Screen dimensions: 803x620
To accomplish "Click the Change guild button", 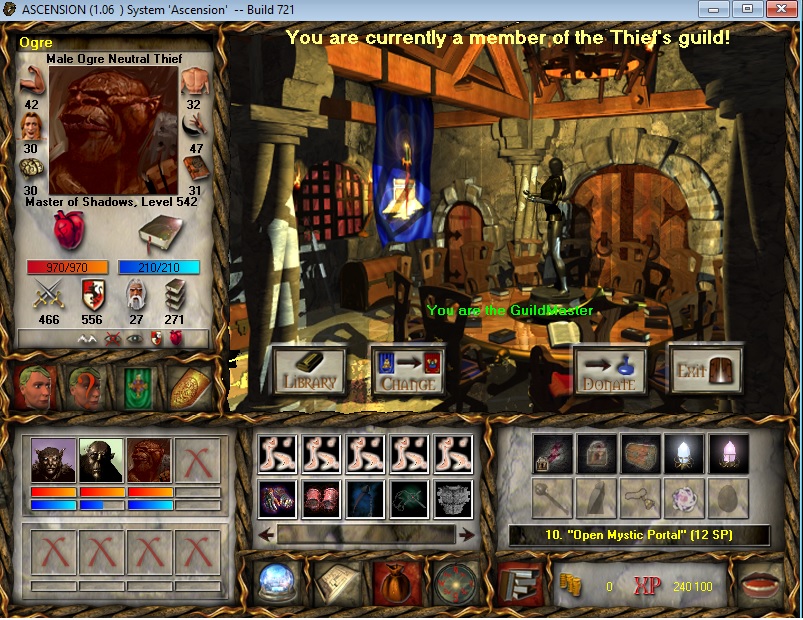I will coord(407,371).
